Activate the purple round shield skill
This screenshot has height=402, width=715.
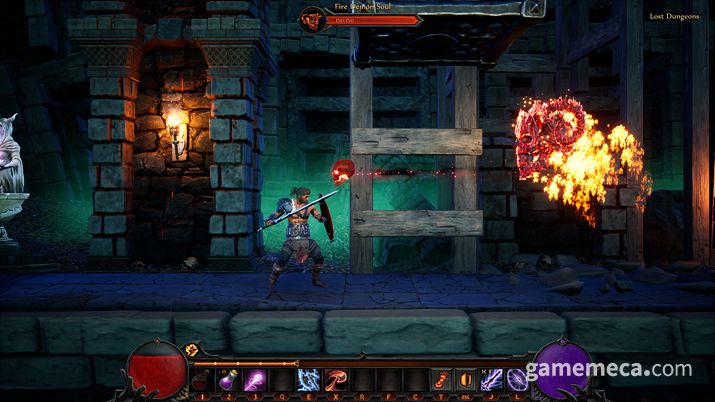tap(517, 380)
